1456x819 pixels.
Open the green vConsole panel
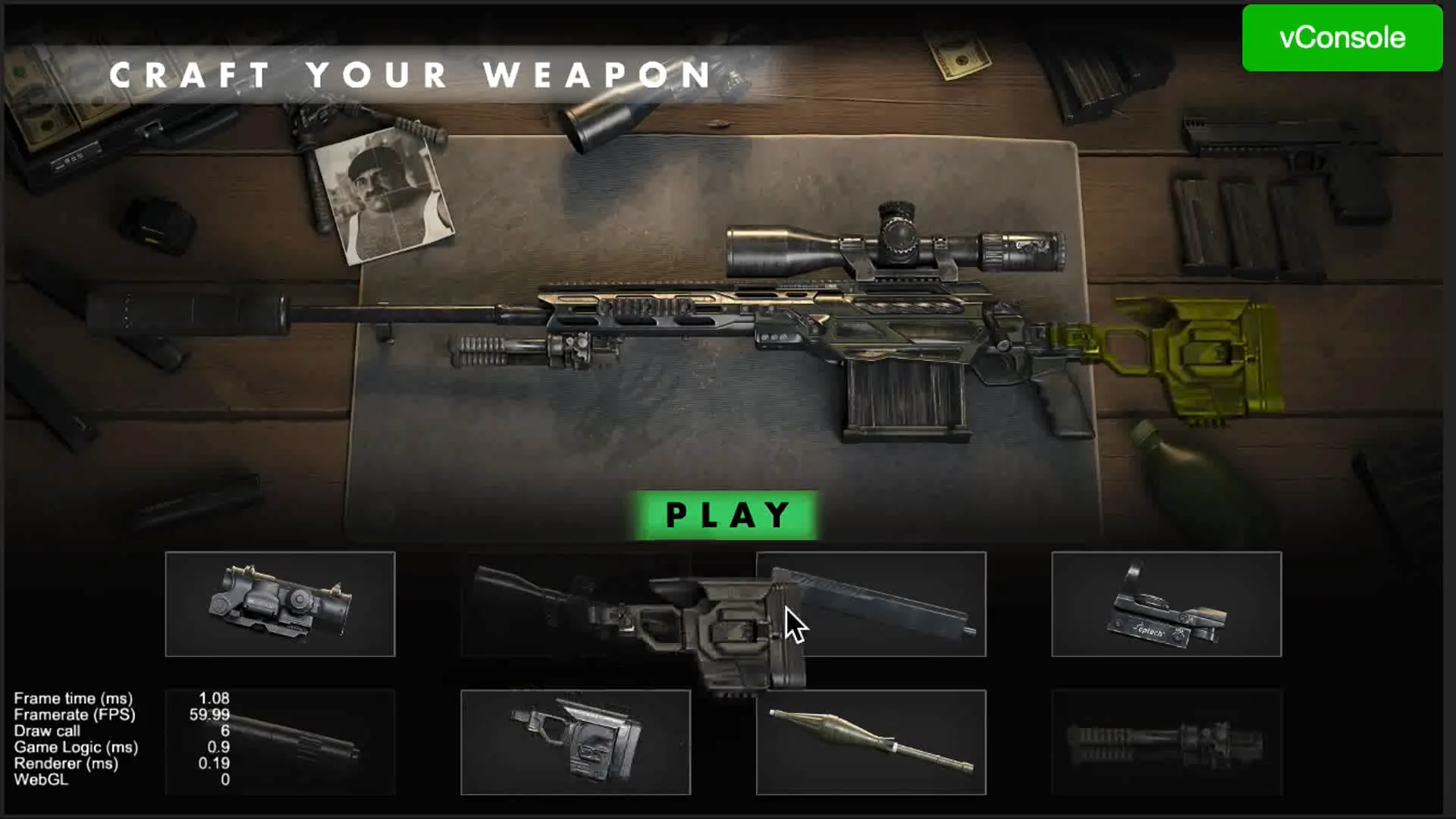click(x=1341, y=38)
